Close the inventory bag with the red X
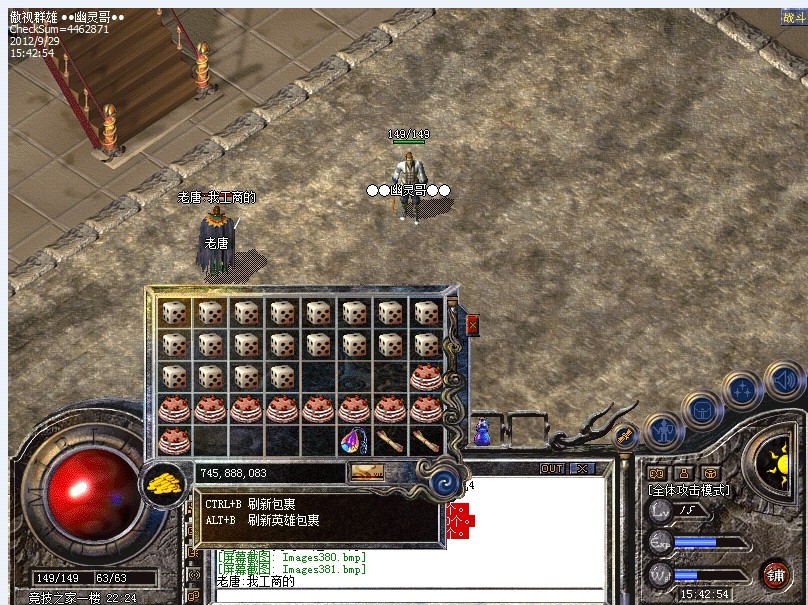The image size is (808, 605). [473, 324]
